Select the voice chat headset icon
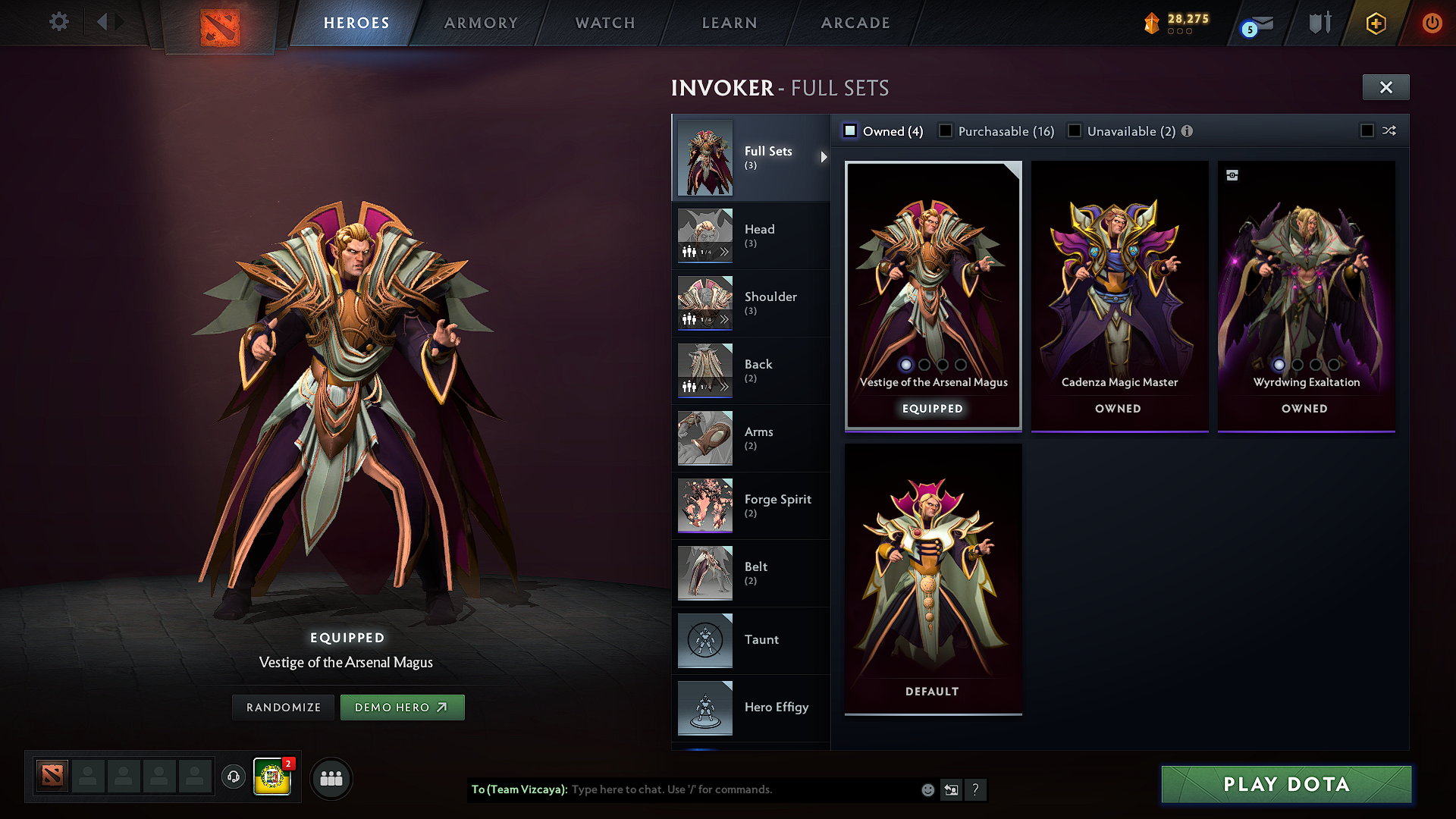Screen dimensions: 1456x819 click(233, 778)
